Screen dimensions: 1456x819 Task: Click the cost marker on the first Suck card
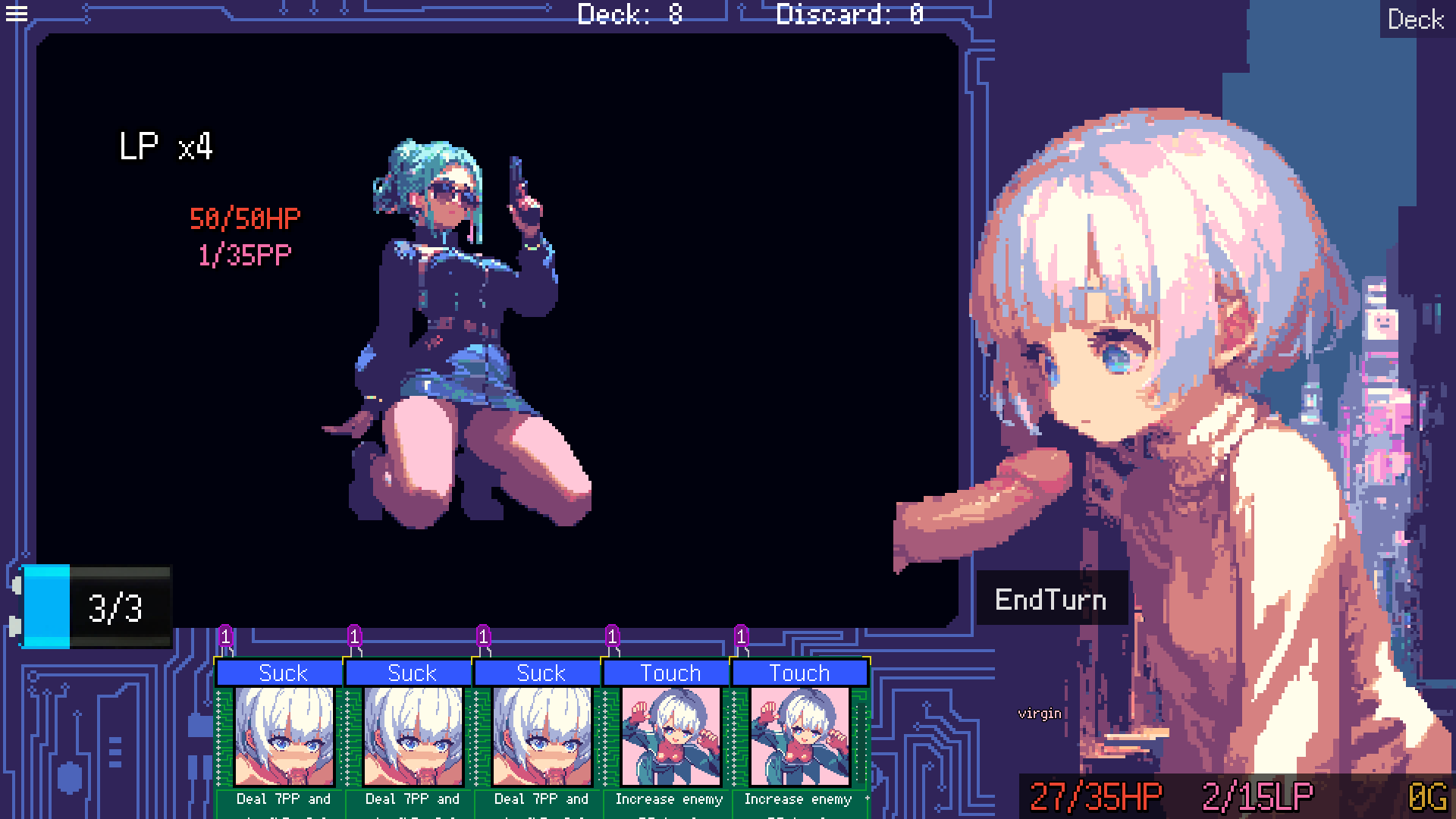click(x=224, y=637)
